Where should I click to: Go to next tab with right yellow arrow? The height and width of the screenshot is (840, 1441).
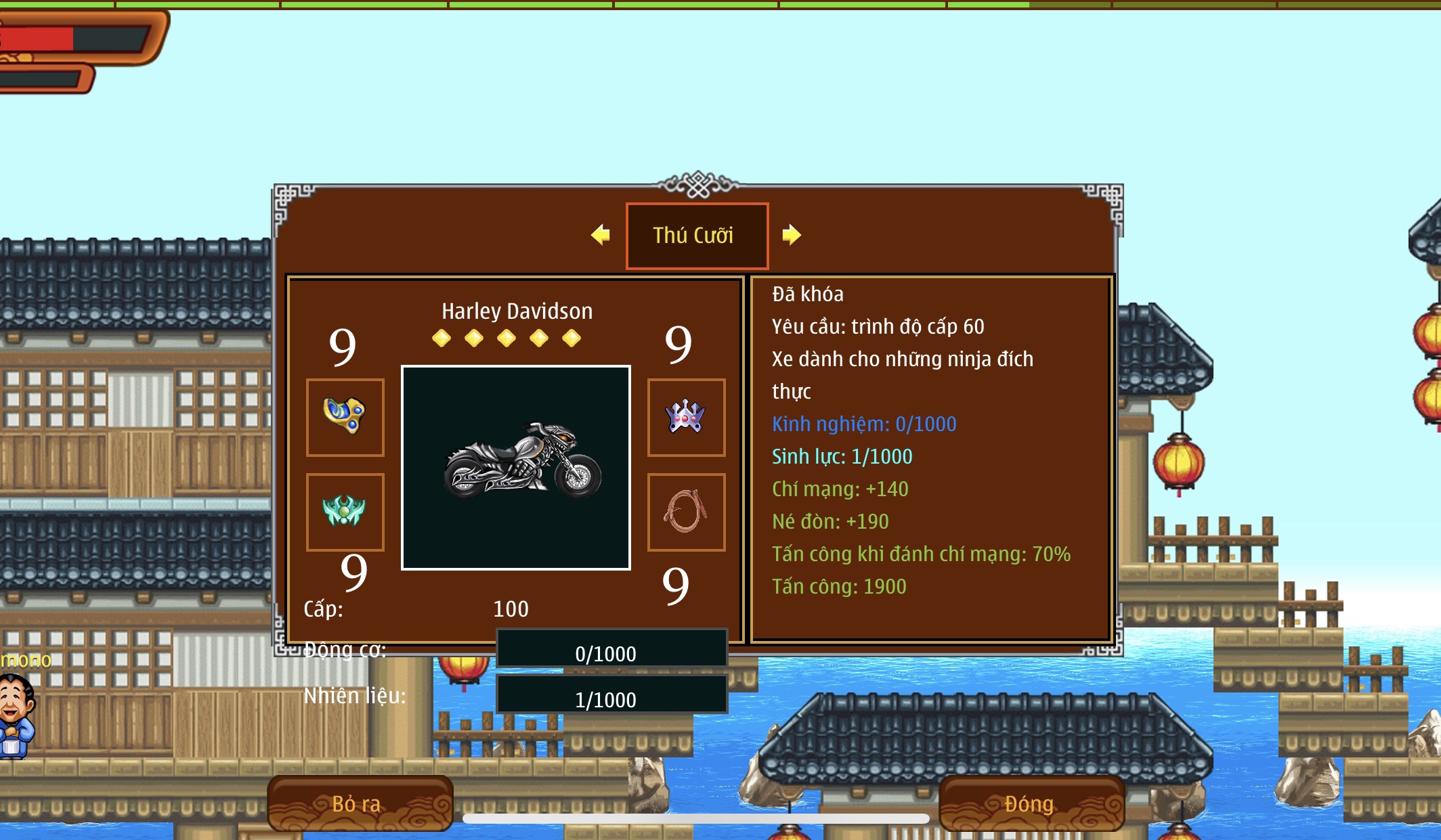tap(791, 235)
